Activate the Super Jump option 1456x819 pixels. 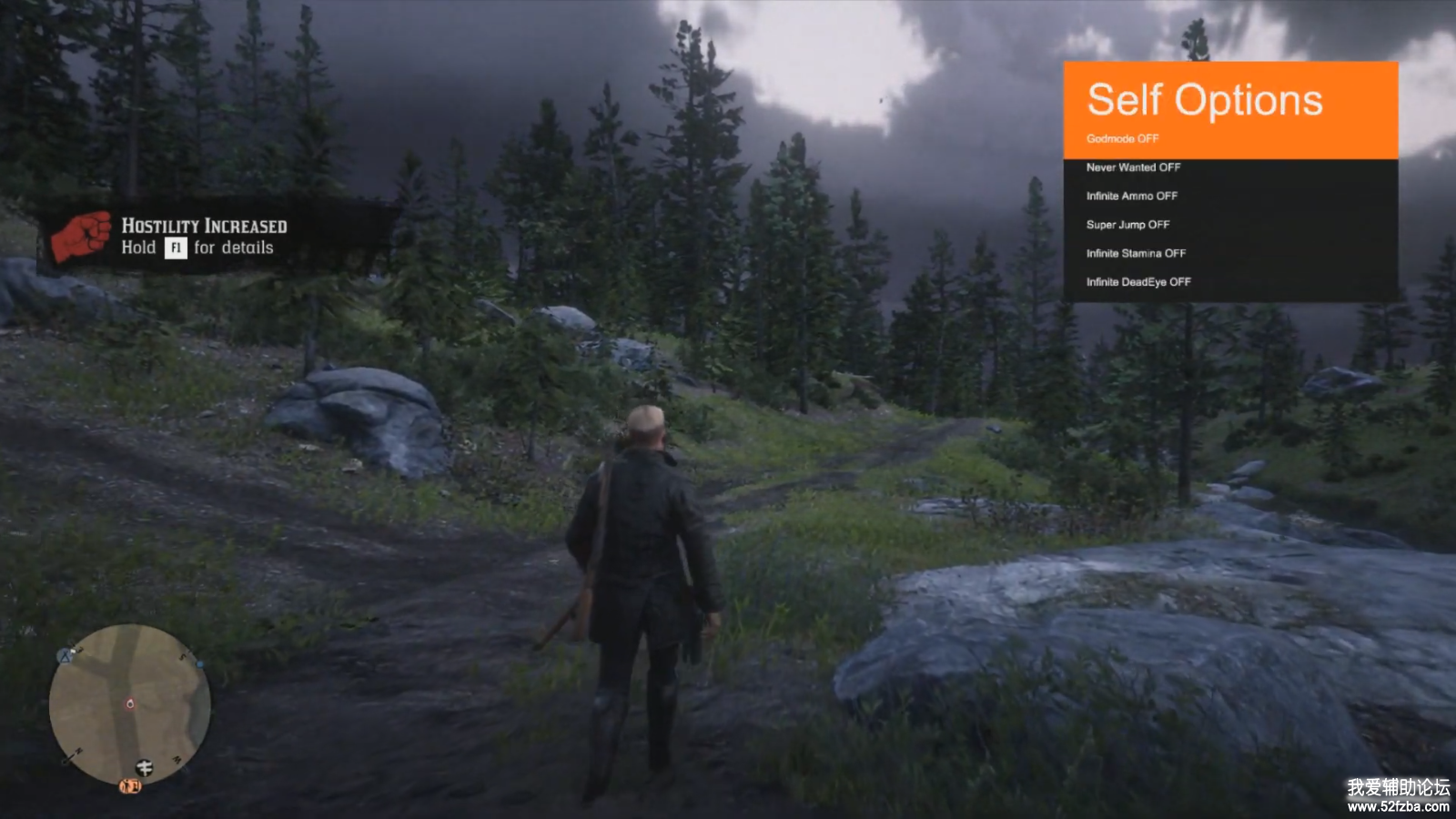(x=1127, y=225)
